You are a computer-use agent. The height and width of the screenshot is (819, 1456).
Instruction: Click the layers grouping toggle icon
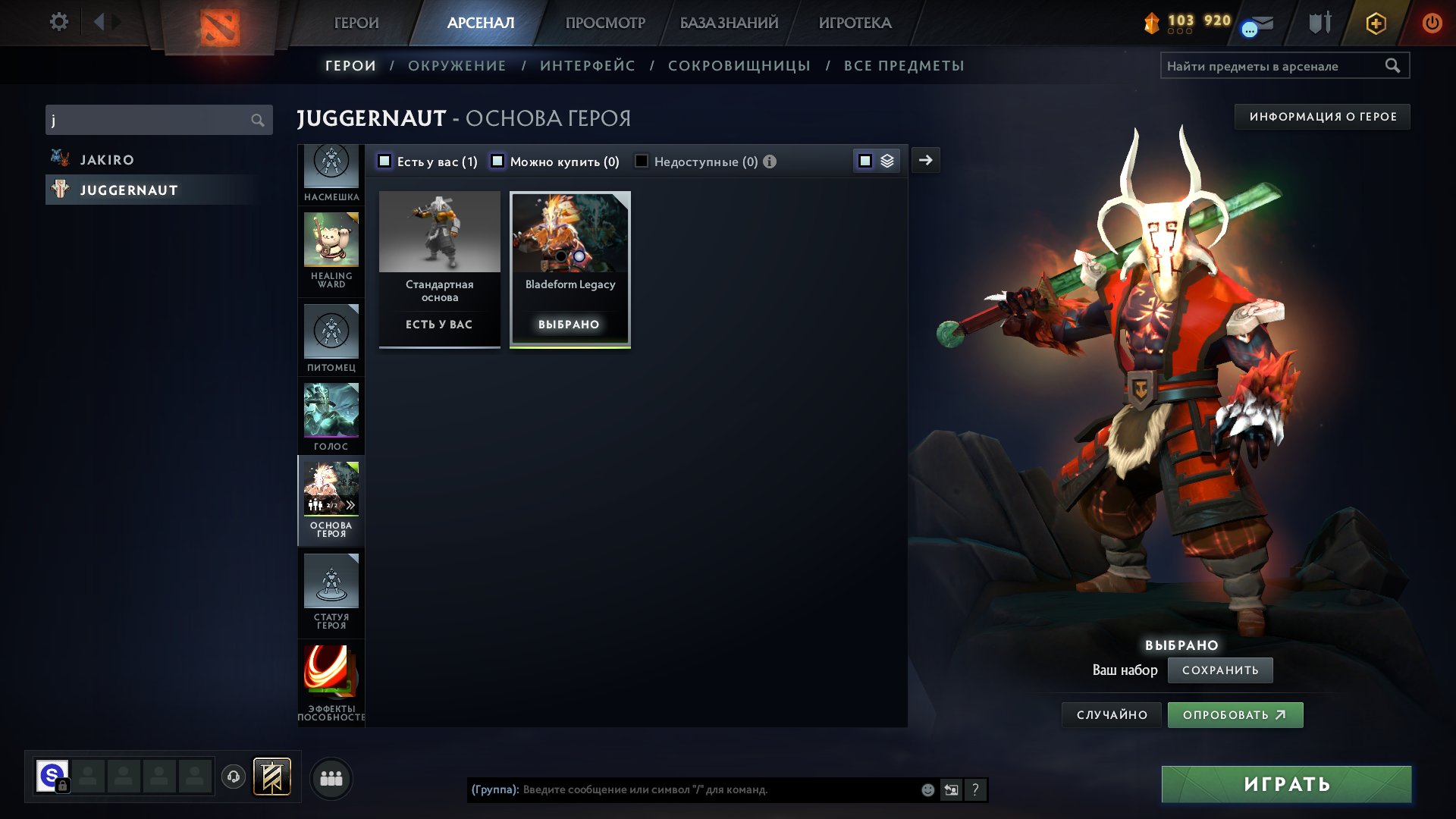(887, 161)
